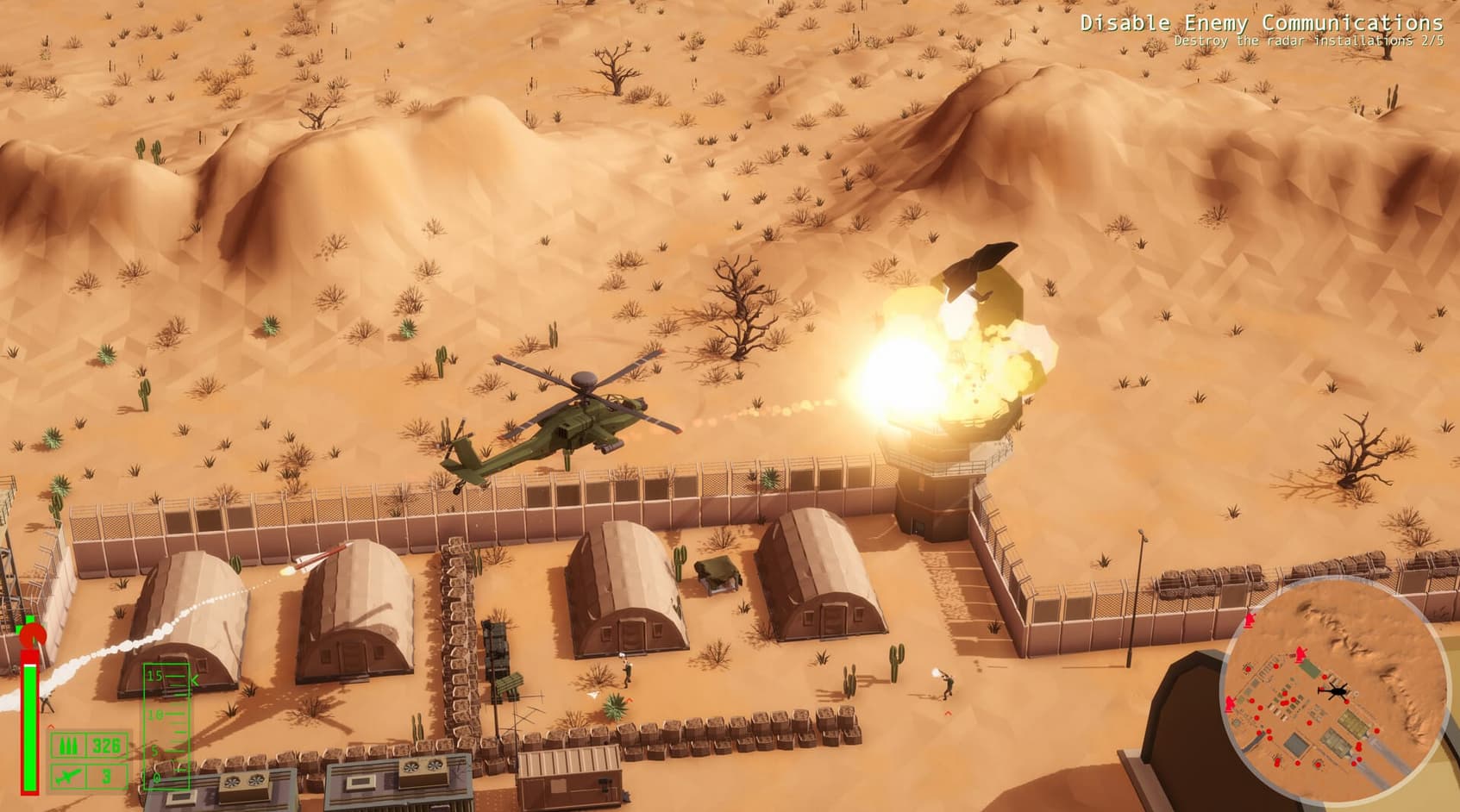Select the missile weapon icon
This screenshot has width=1460, height=812.
click(68, 776)
